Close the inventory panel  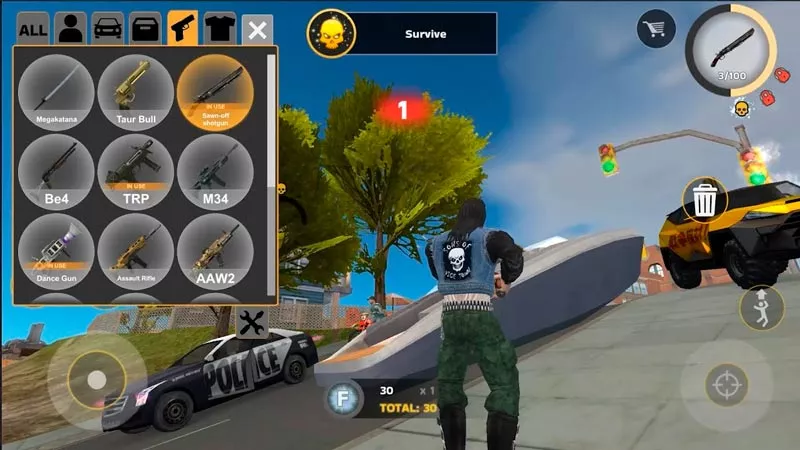coord(258,29)
